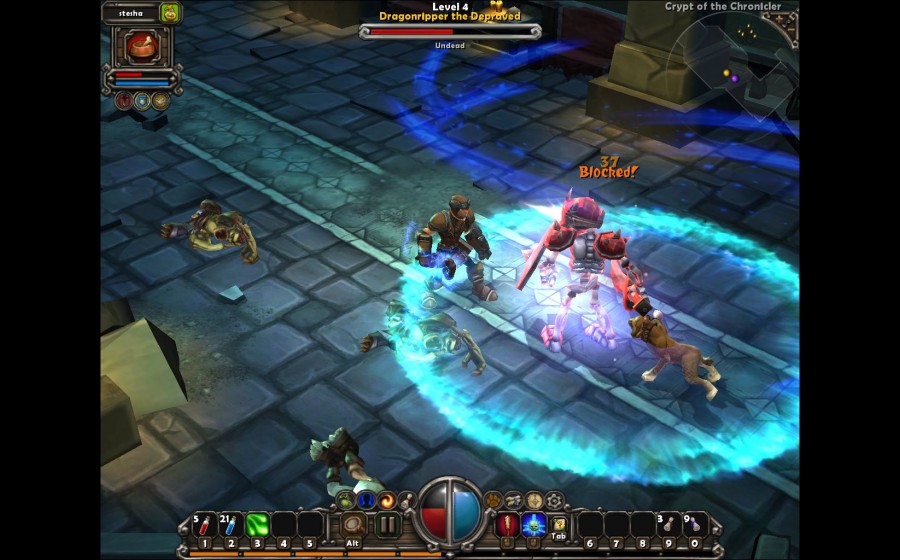
Task: Click the magnifying glass Alt button
Action: pyautogui.click(x=352, y=524)
